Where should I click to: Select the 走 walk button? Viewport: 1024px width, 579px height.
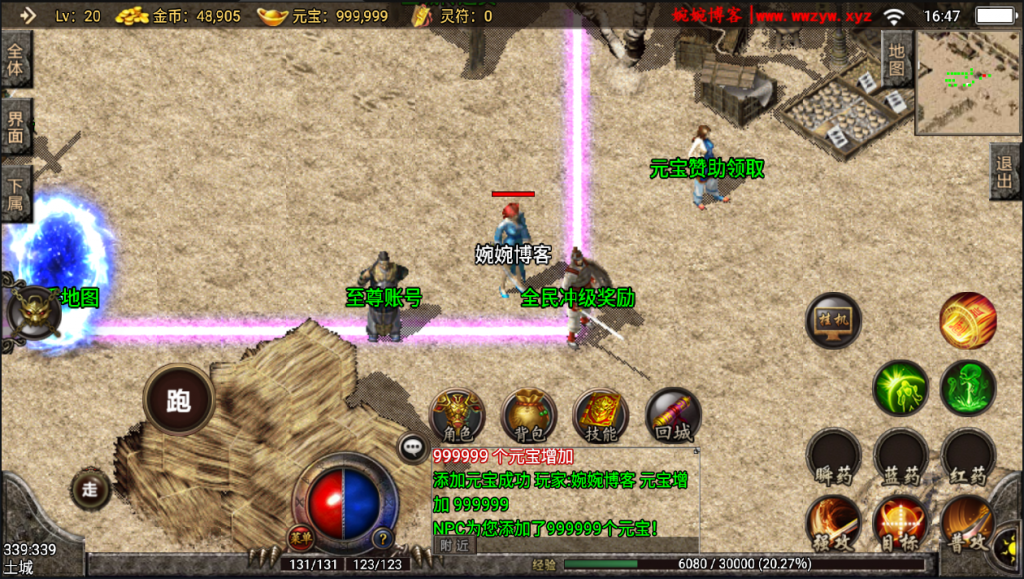click(x=91, y=488)
